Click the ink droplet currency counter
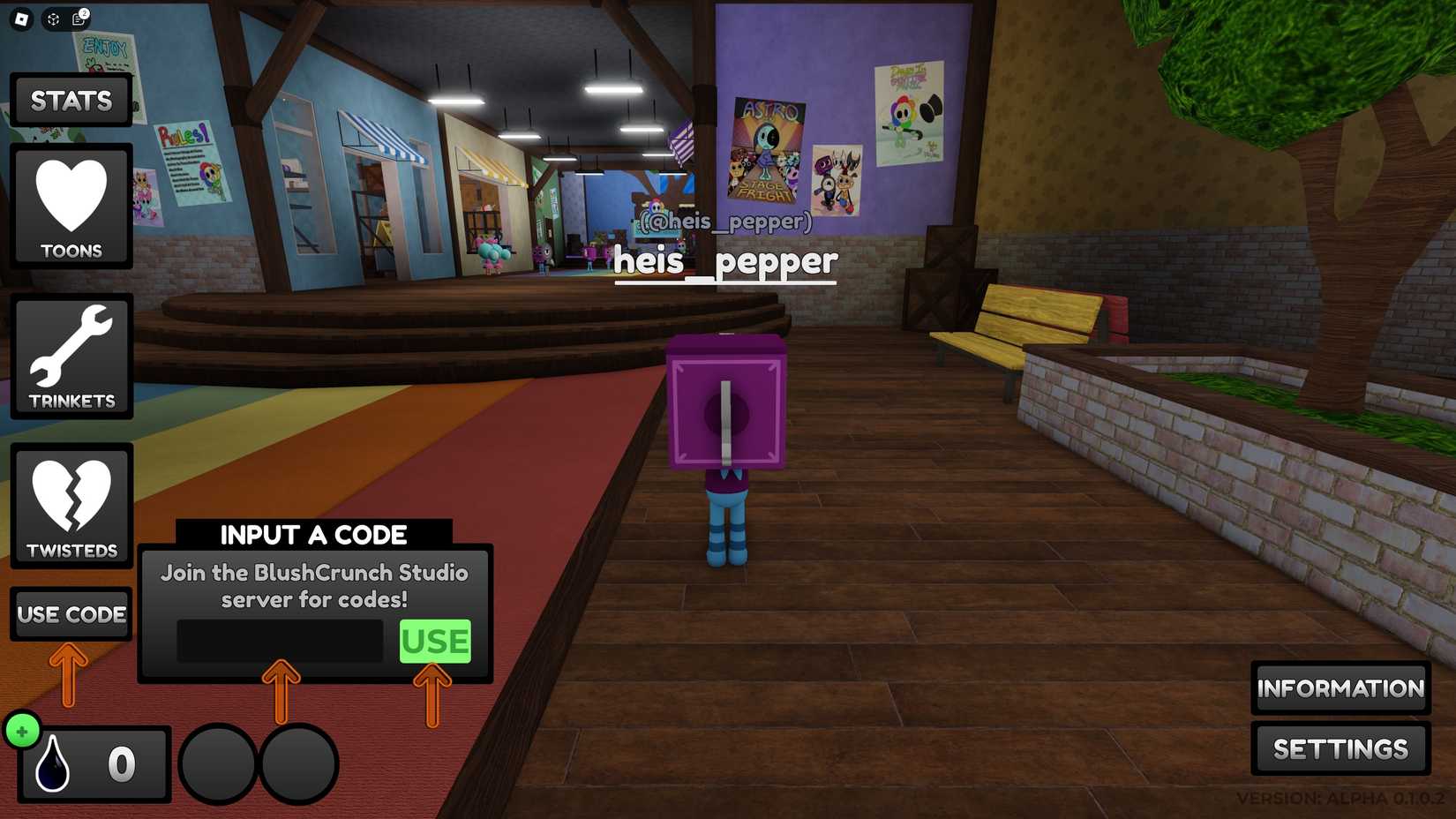 point(91,763)
